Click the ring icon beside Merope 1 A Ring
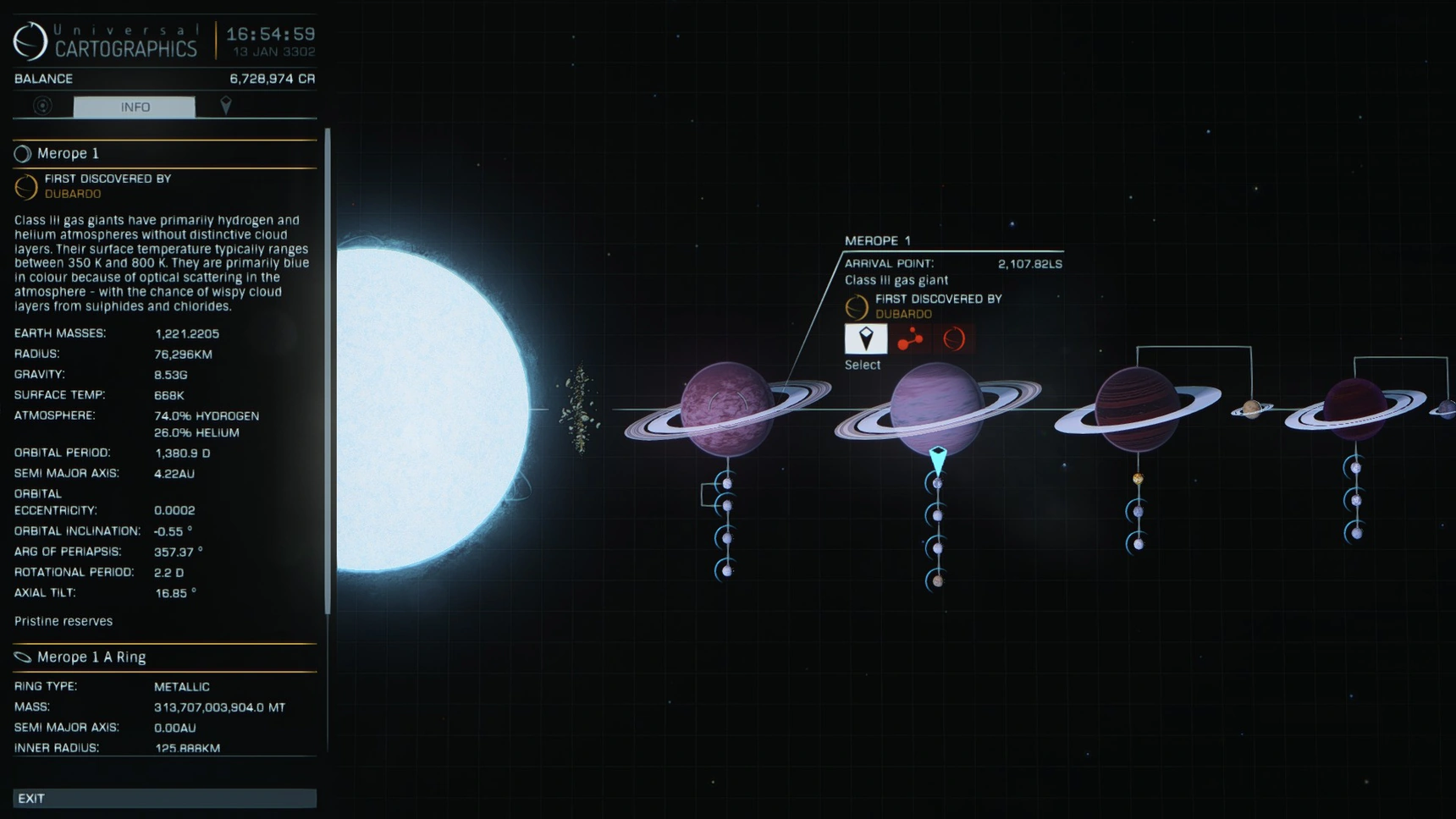Screen dimensions: 1456x819 (x=21, y=657)
